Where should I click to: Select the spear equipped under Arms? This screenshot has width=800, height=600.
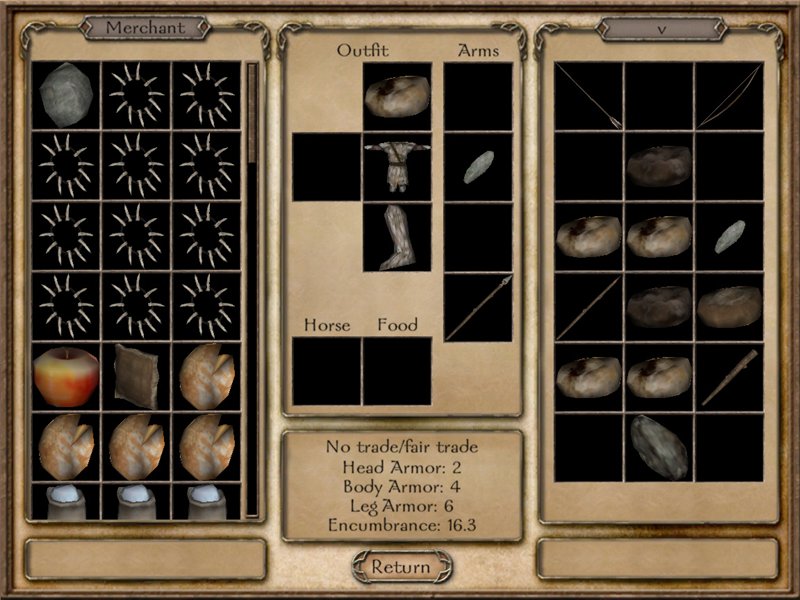[x=478, y=307]
